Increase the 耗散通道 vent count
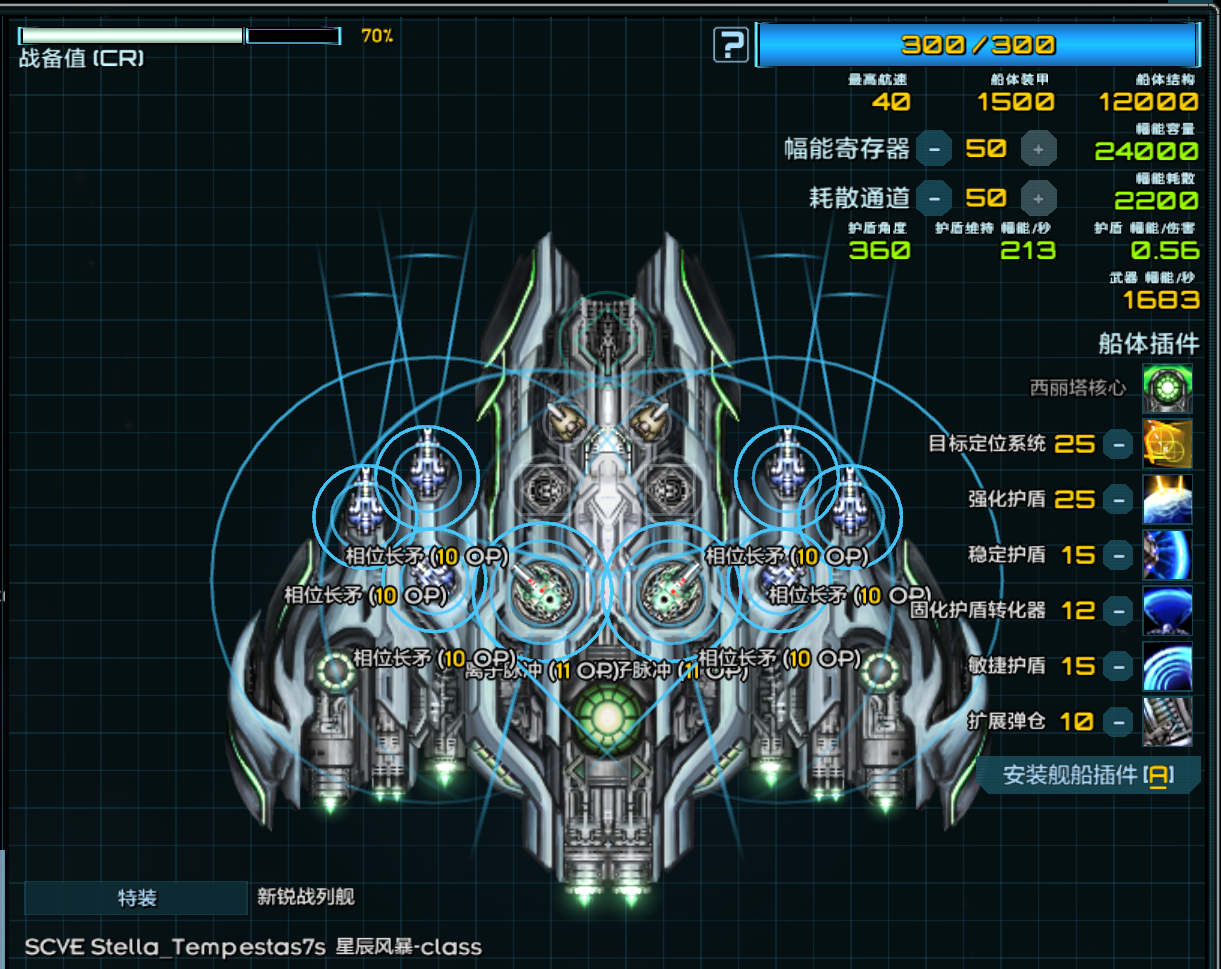This screenshot has width=1221, height=969. coord(1038,197)
